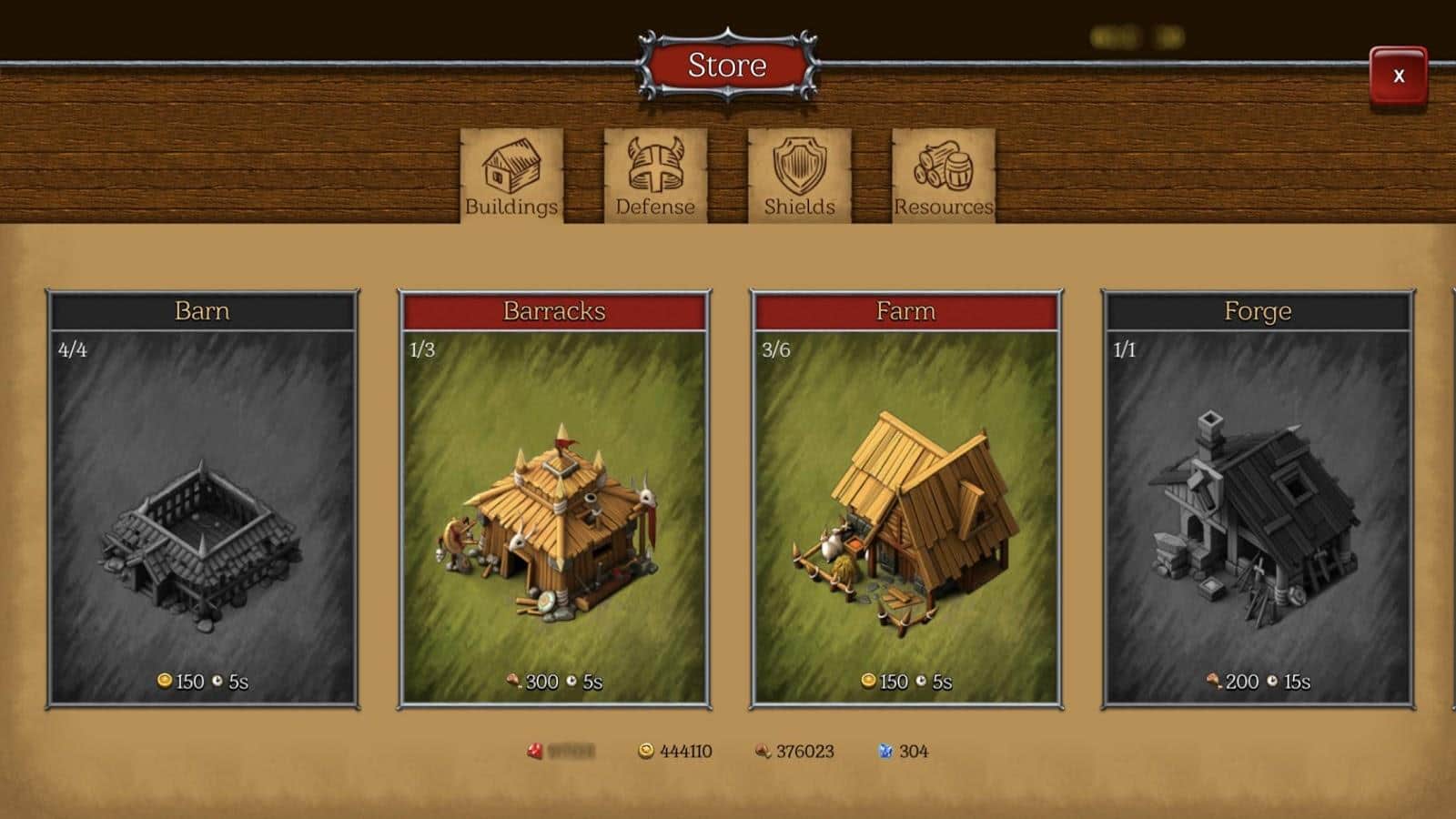Select the Resources tab

[943, 176]
